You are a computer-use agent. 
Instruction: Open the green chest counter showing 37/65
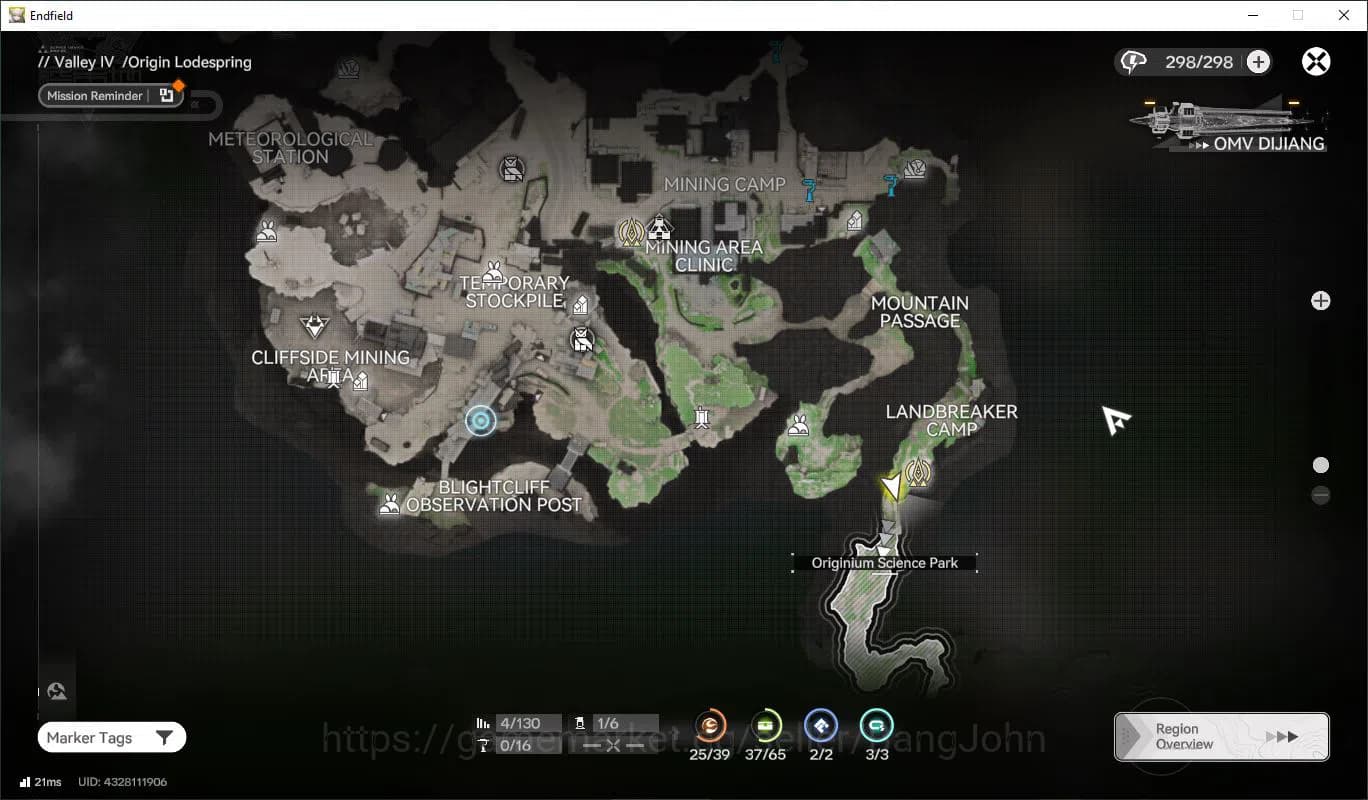point(766,727)
